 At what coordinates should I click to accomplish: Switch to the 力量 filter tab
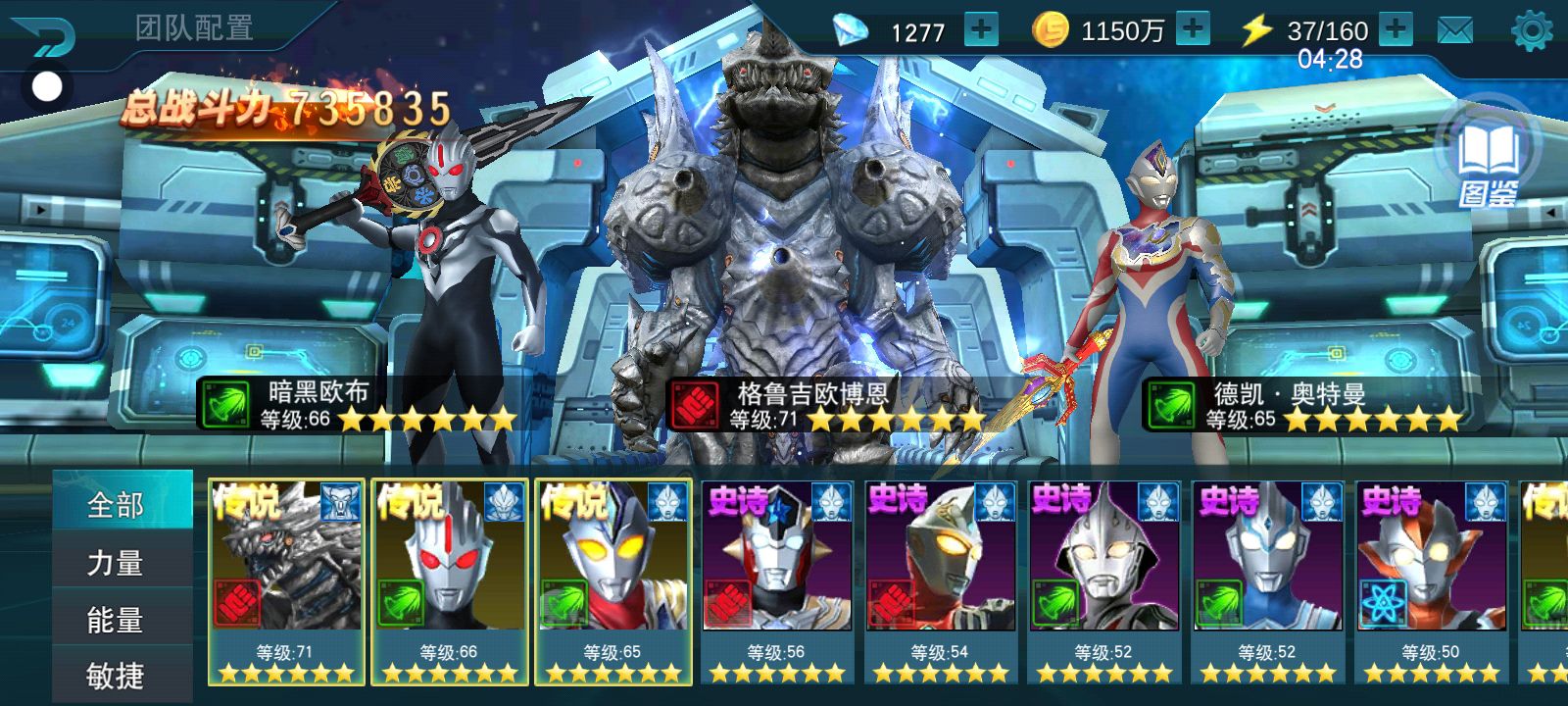pos(116,562)
